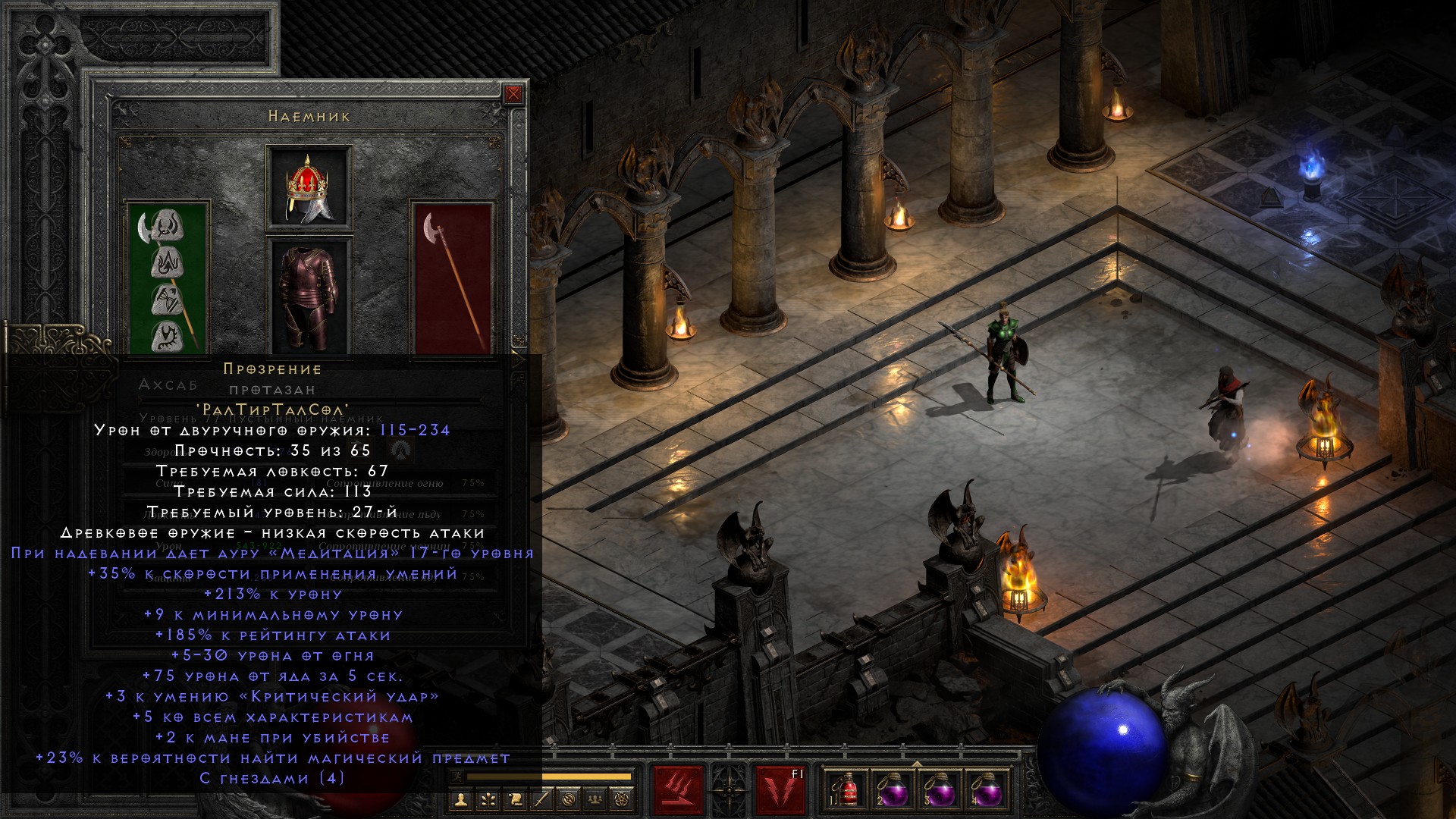The width and height of the screenshot is (1456, 819).
Task: Click the polearm in the red slot
Action: [x=452, y=278]
